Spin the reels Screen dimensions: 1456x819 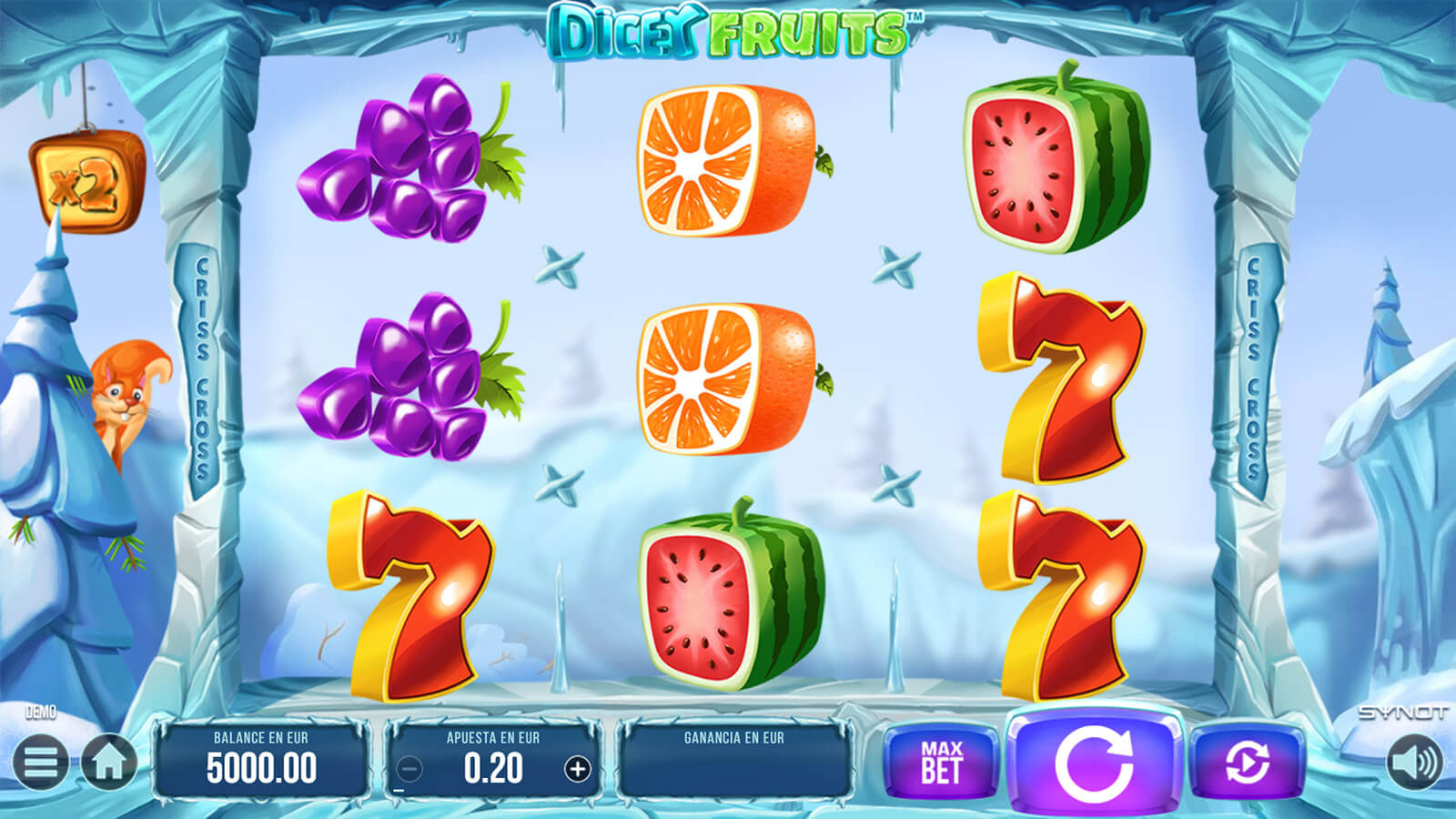[1094, 763]
